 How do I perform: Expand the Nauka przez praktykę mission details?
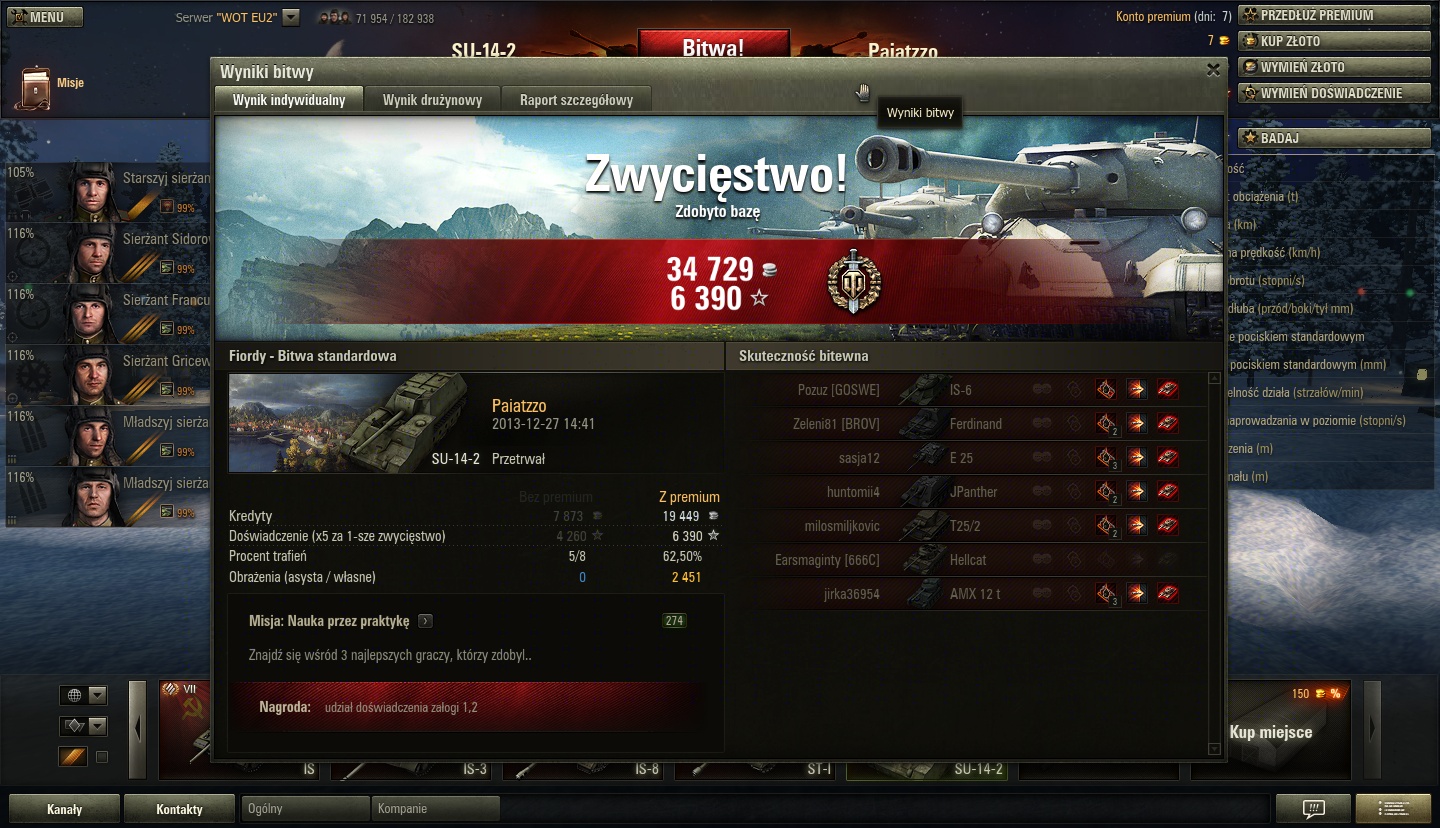(426, 621)
